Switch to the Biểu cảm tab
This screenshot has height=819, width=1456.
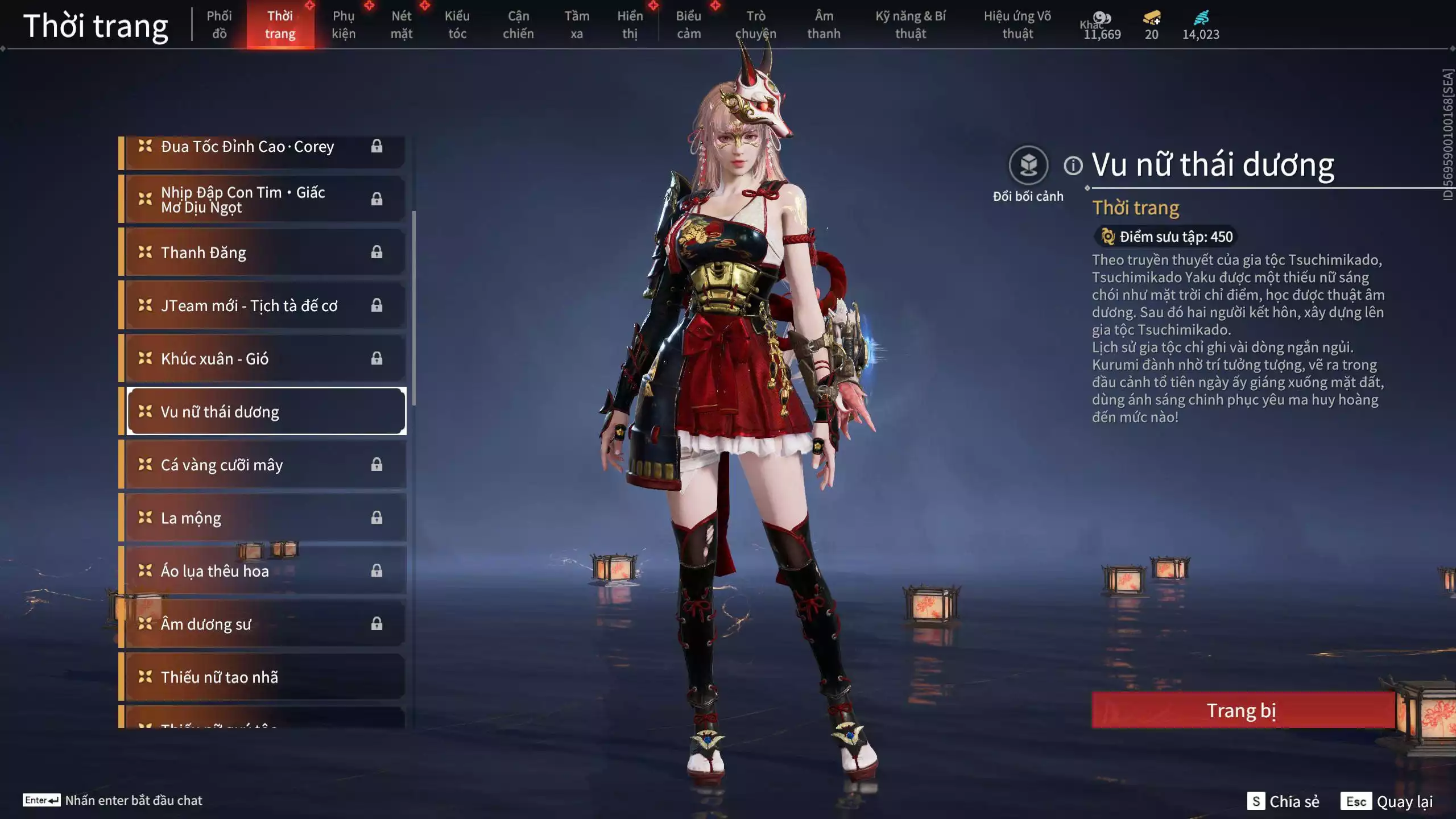(689, 24)
